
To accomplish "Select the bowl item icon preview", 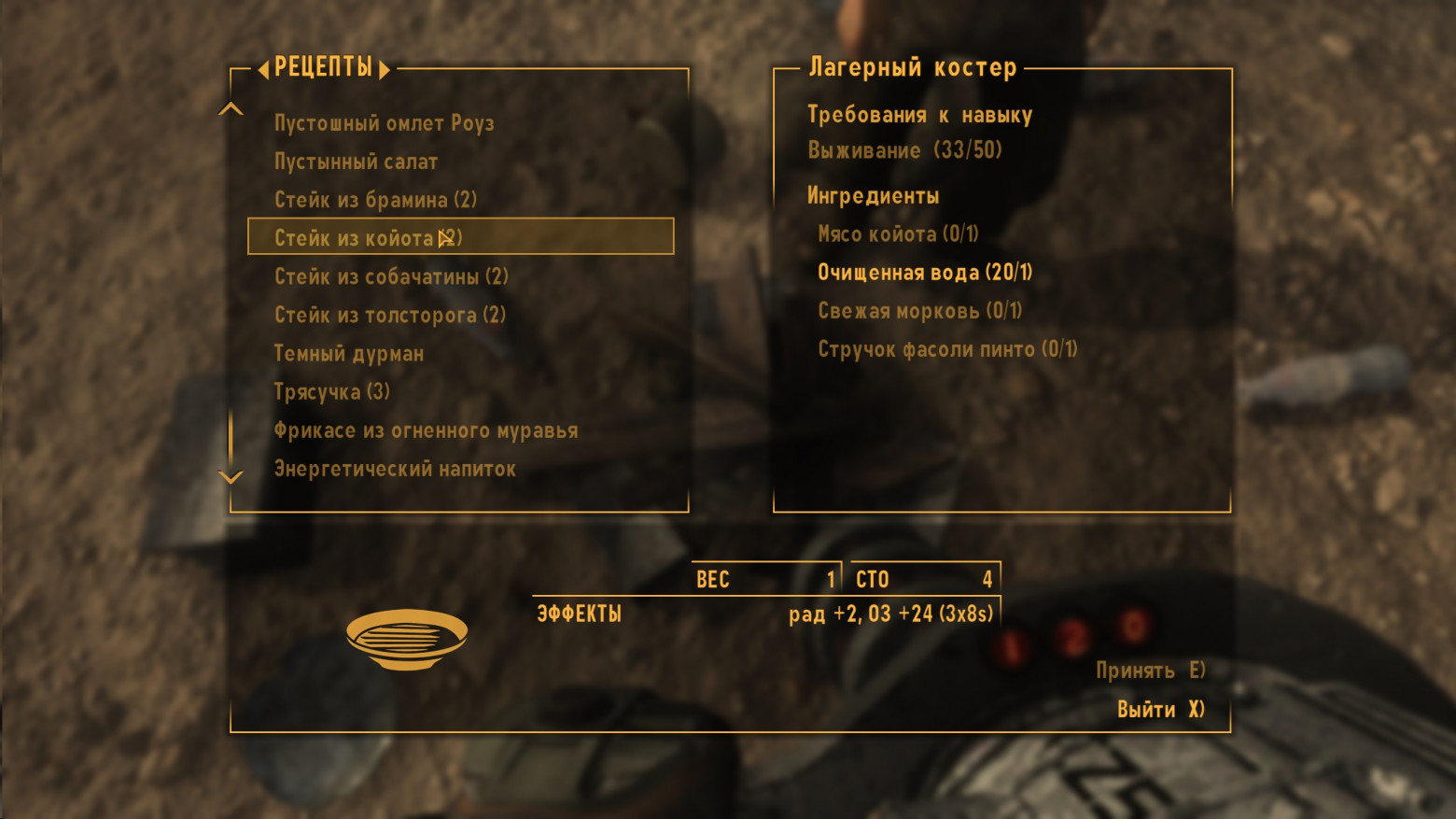I will coord(408,641).
